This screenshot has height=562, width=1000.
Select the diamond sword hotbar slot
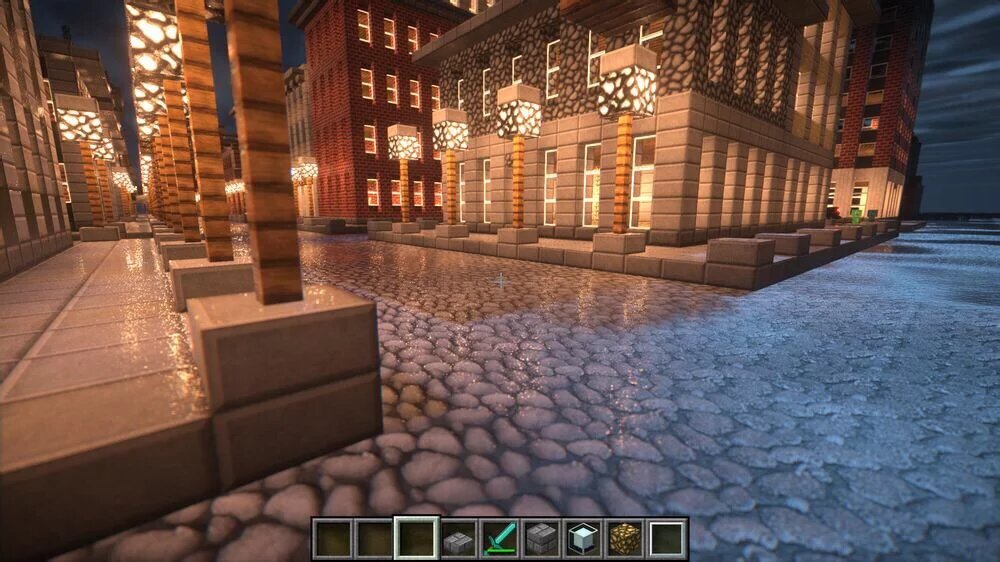(x=500, y=539)
